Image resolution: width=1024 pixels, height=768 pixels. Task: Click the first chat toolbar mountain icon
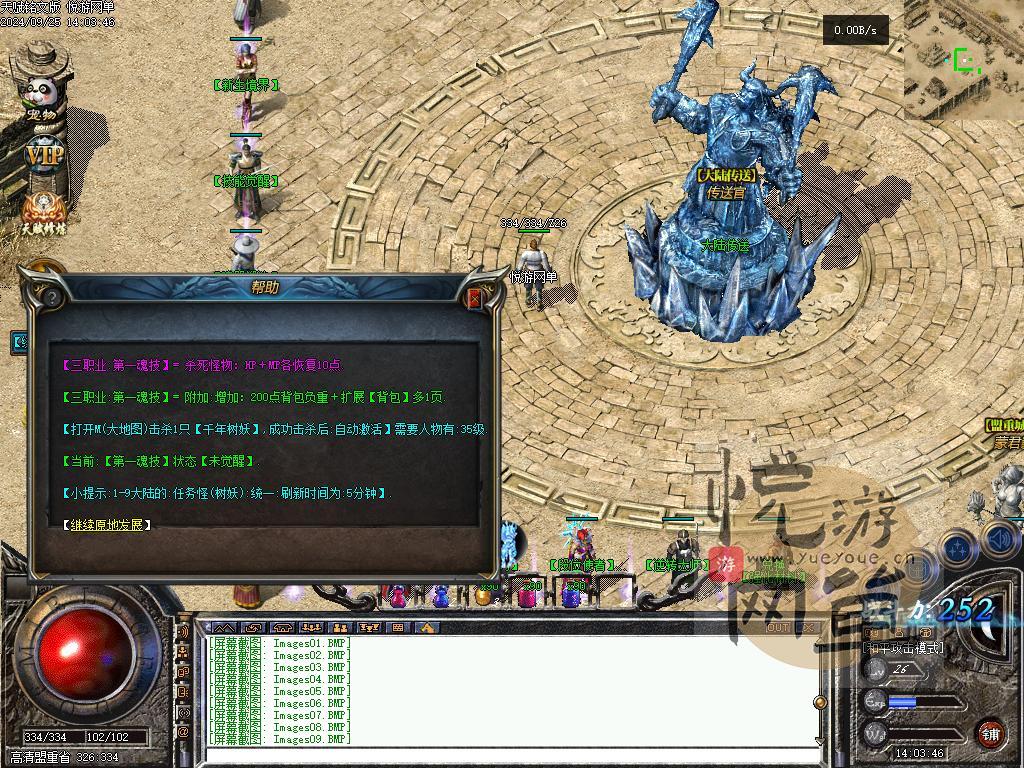click(x=223, y=628)
